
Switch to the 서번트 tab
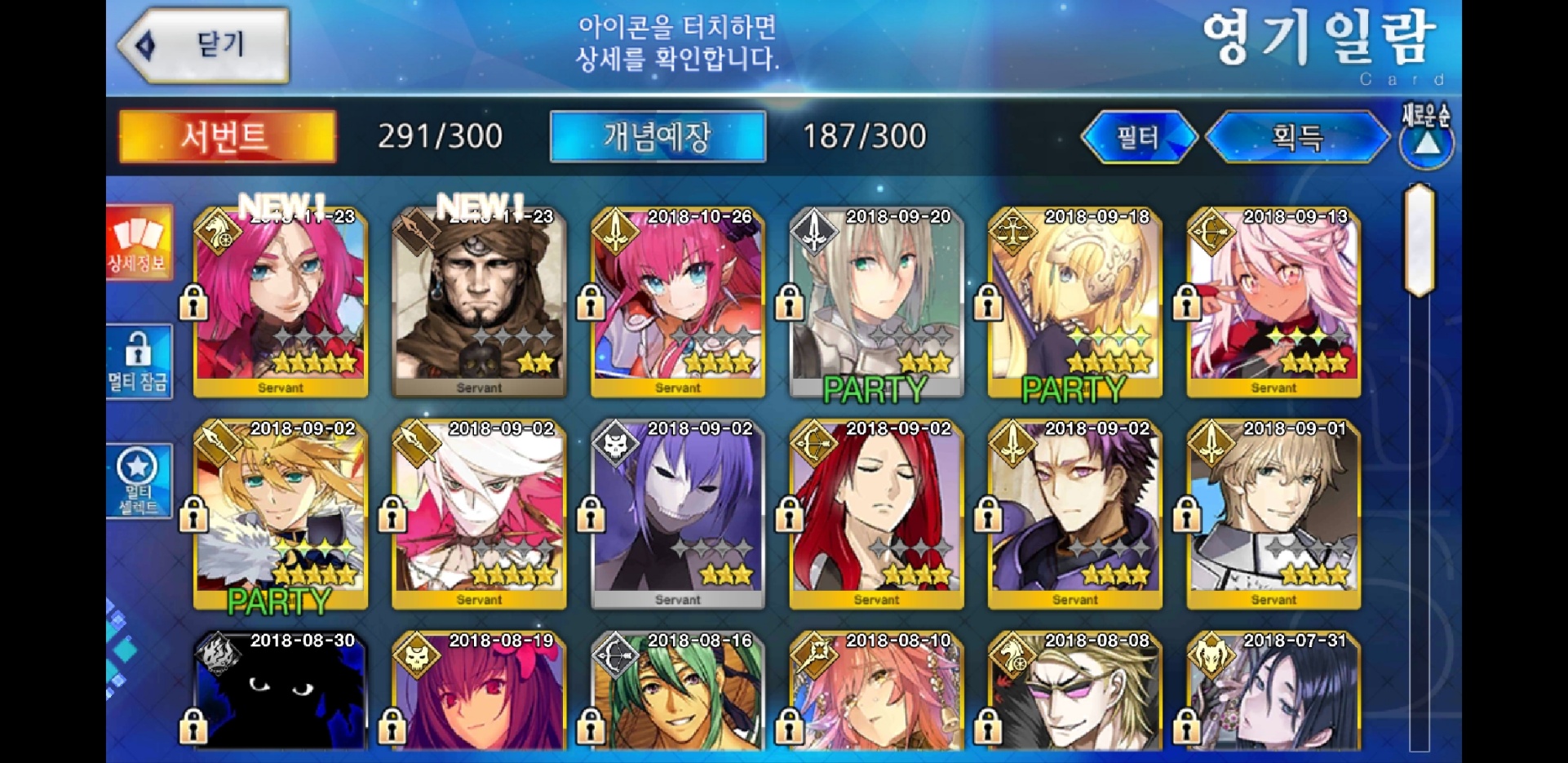coord(227,136)
